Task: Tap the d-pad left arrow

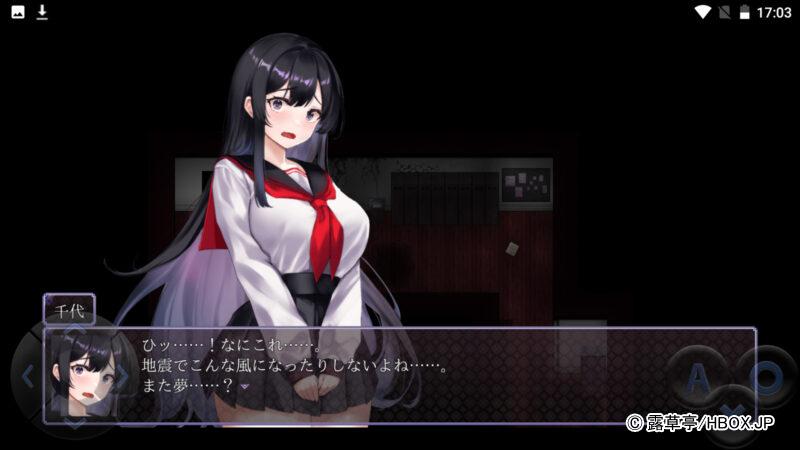Action: point(28,377)
